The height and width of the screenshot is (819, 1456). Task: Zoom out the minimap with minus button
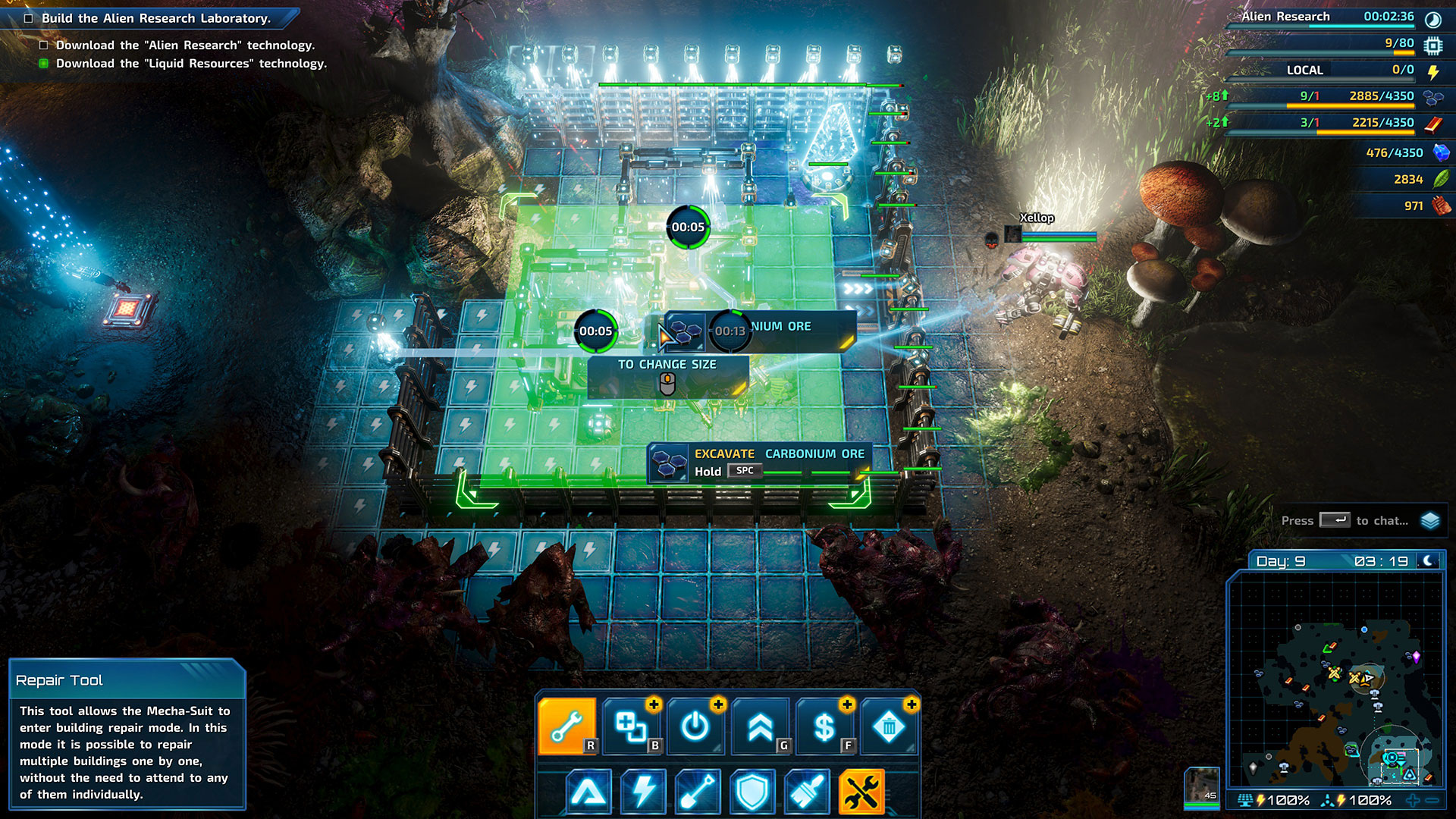pos(1432,800)
